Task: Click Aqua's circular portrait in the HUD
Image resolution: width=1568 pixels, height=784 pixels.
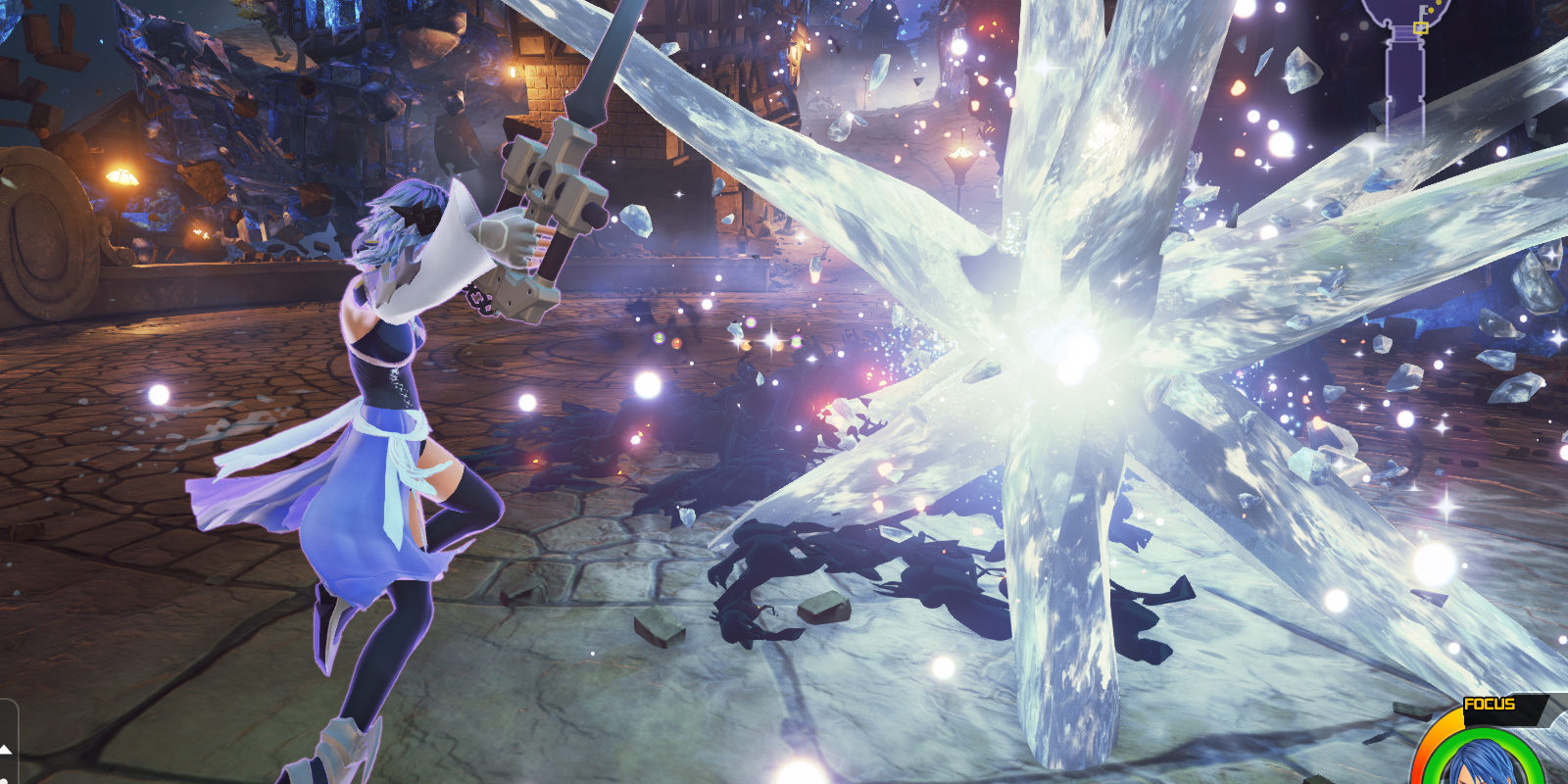Action: (1481, 772)
